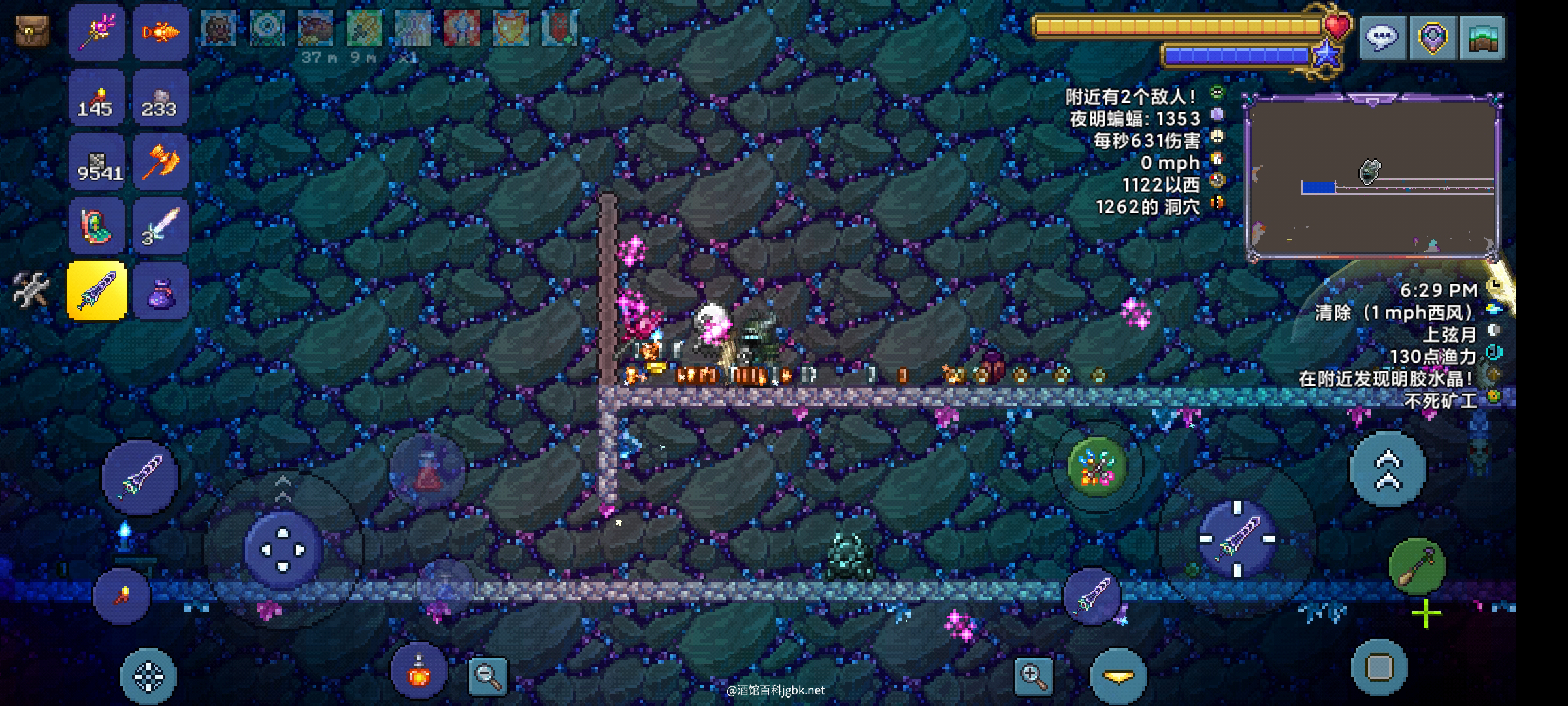Screen dimensions: 1568x706
Task: Select the 233 stack hotbar slot
Action: [161, 98]
